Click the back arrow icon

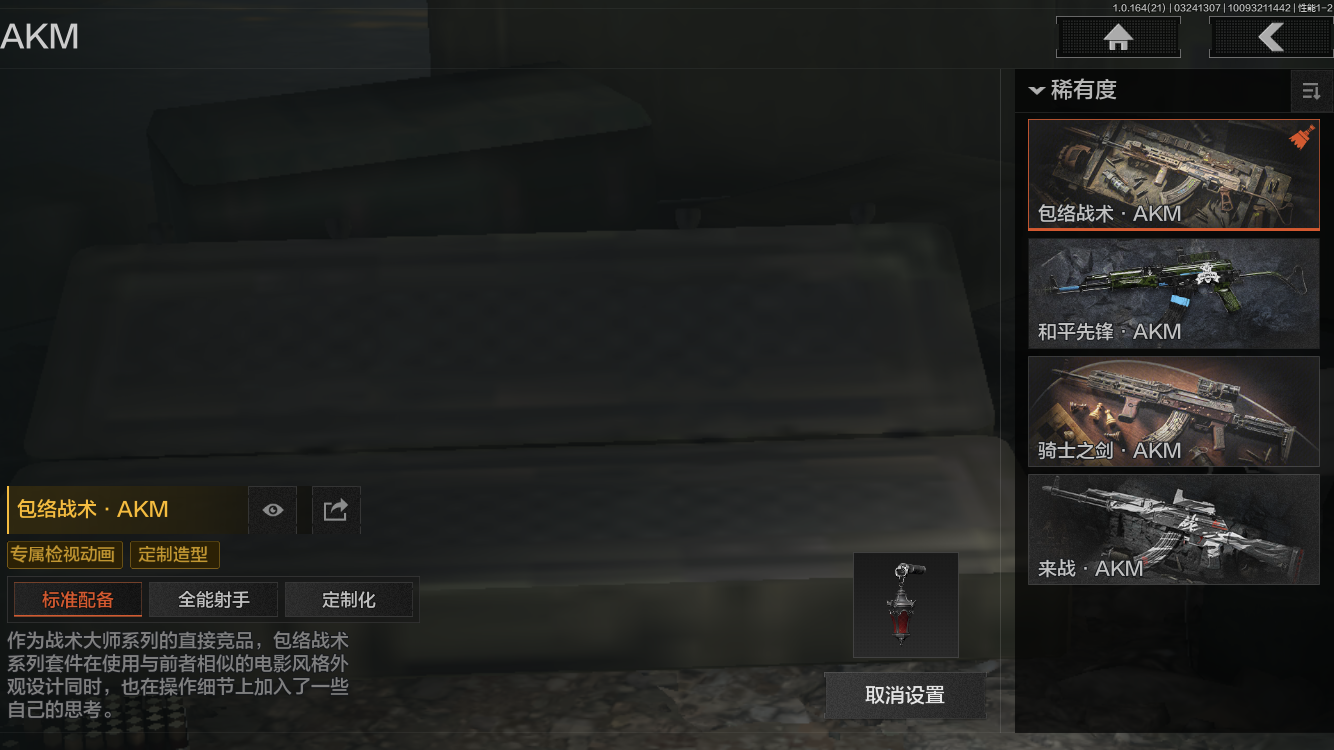1272,37
